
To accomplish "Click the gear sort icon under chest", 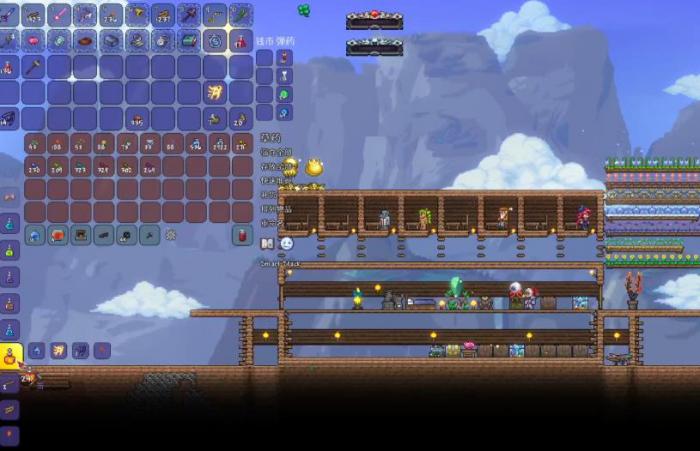I will (x=171, y=235).
